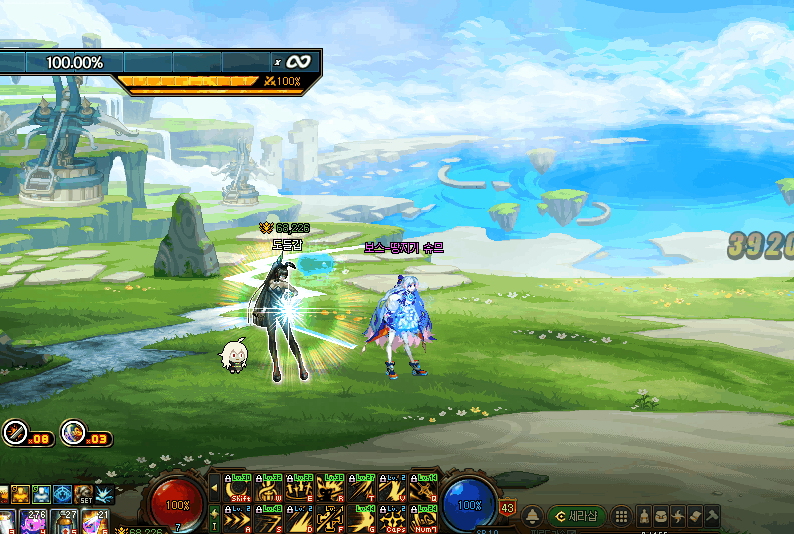This screenshot has height=534, width=794.
Task: Activate the A-key triple arrow skill
Action: pyautogui.click(x=238, y=520)
